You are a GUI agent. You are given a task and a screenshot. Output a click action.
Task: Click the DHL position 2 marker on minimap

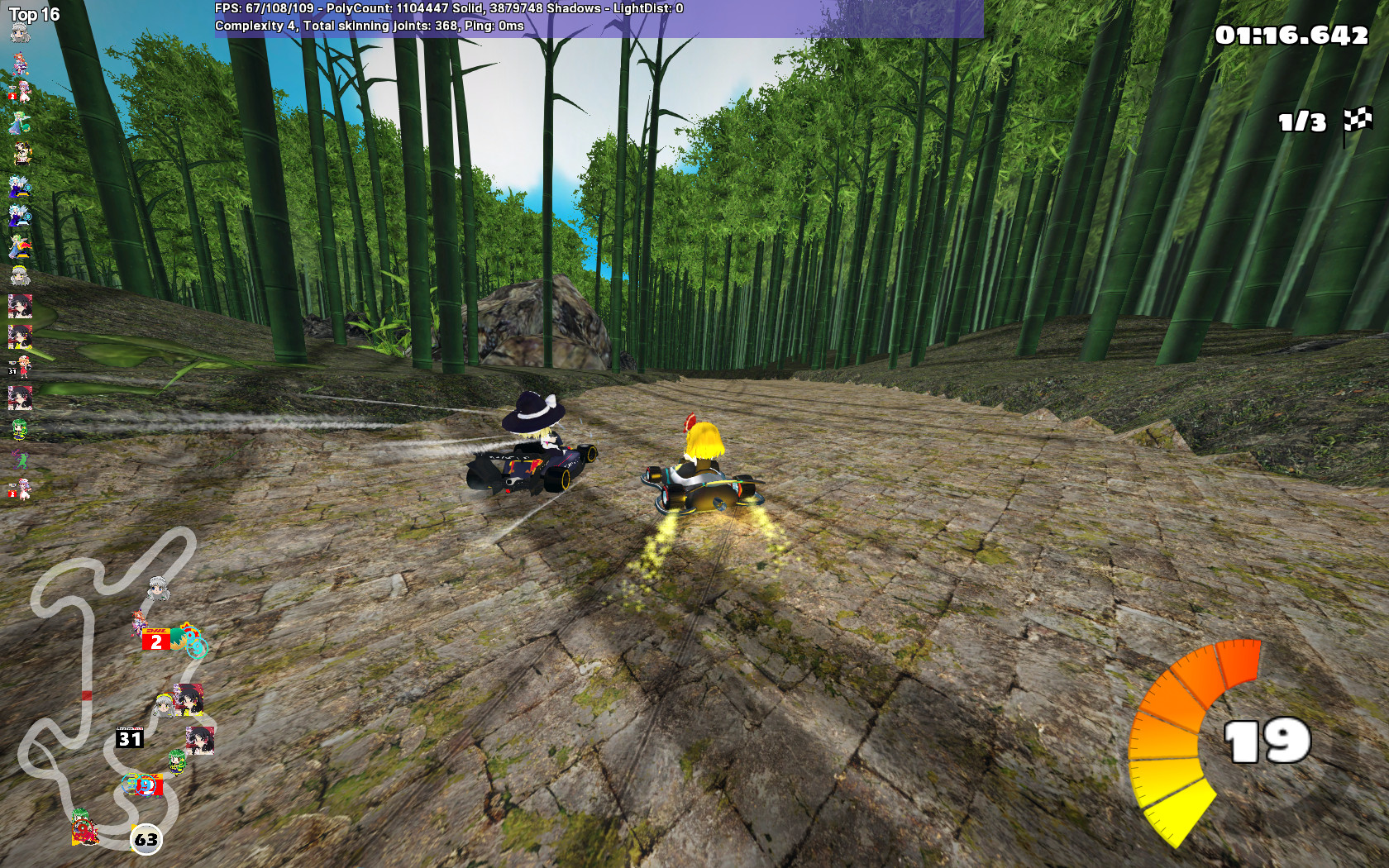click(x=155, y=638)
